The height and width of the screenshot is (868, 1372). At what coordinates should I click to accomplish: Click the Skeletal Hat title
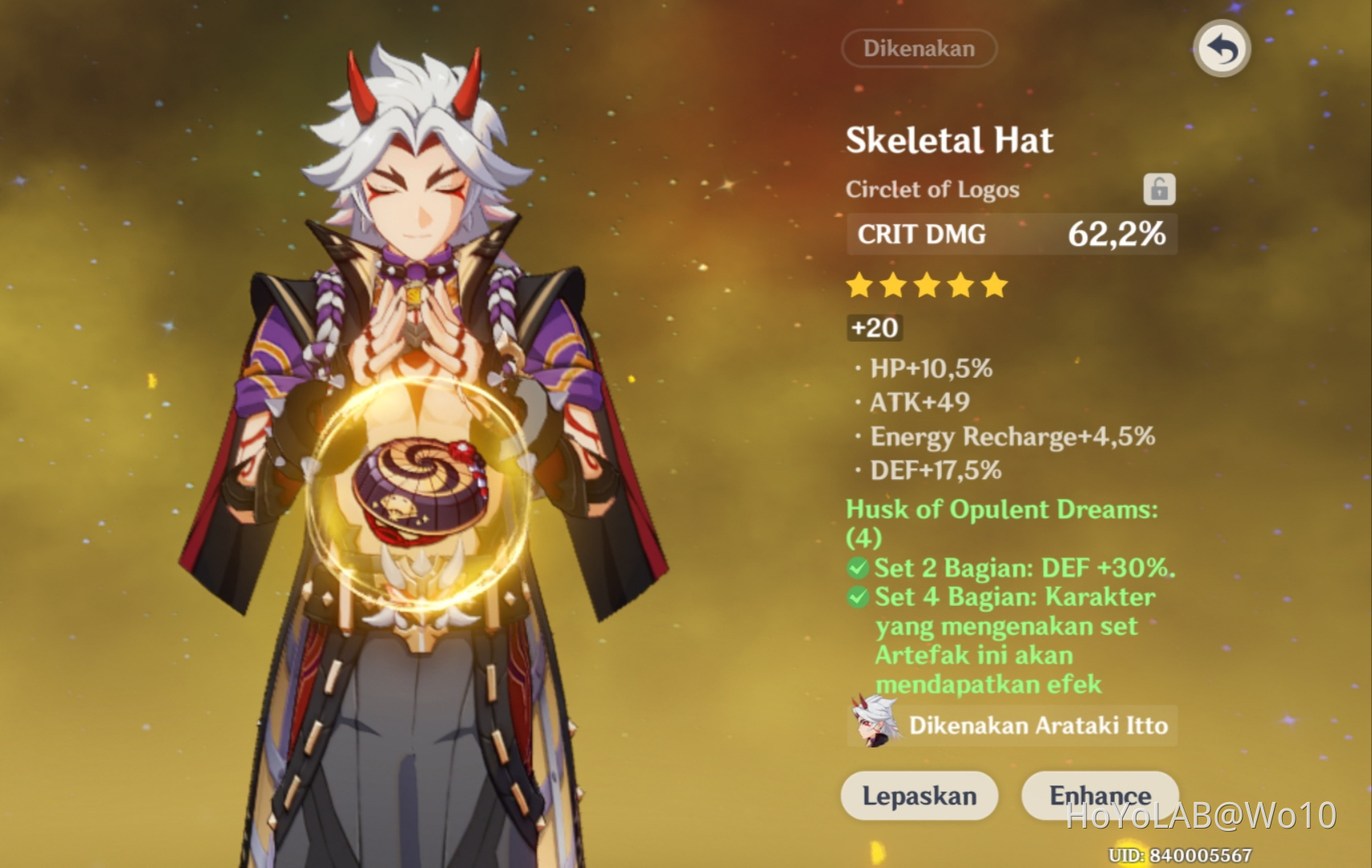click(950, 141)
